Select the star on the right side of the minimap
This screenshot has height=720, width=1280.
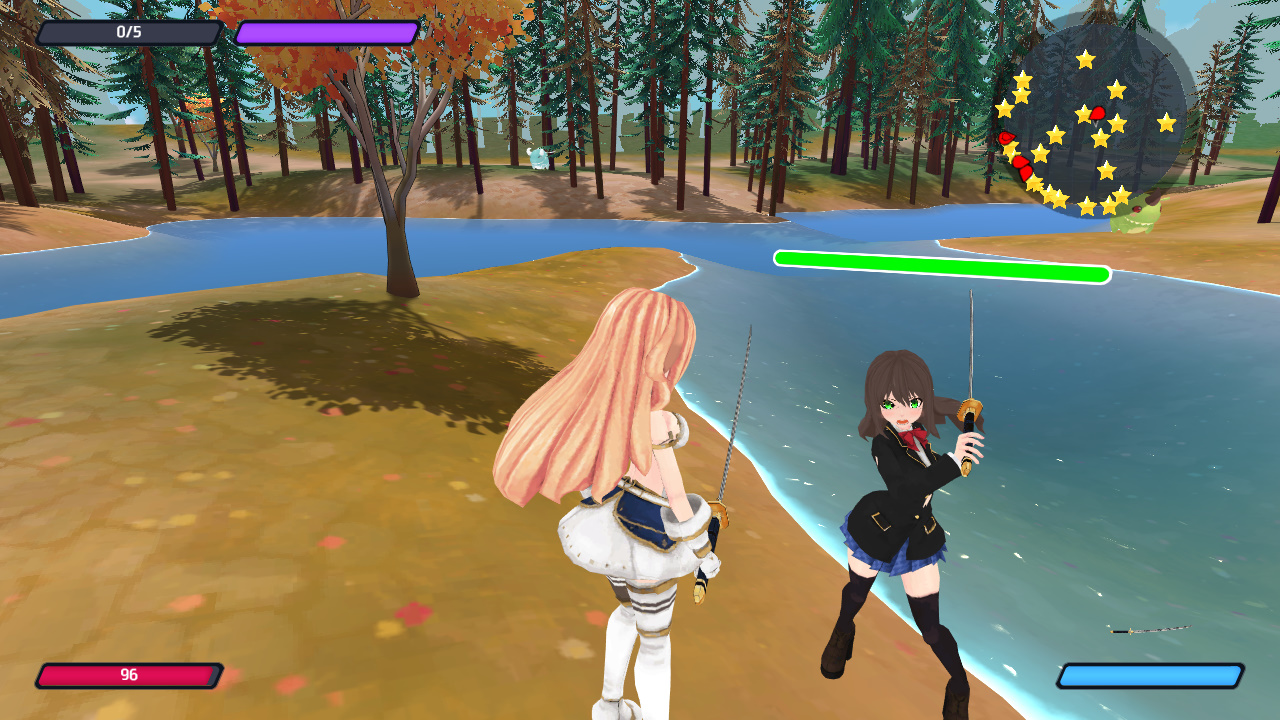1167,120
